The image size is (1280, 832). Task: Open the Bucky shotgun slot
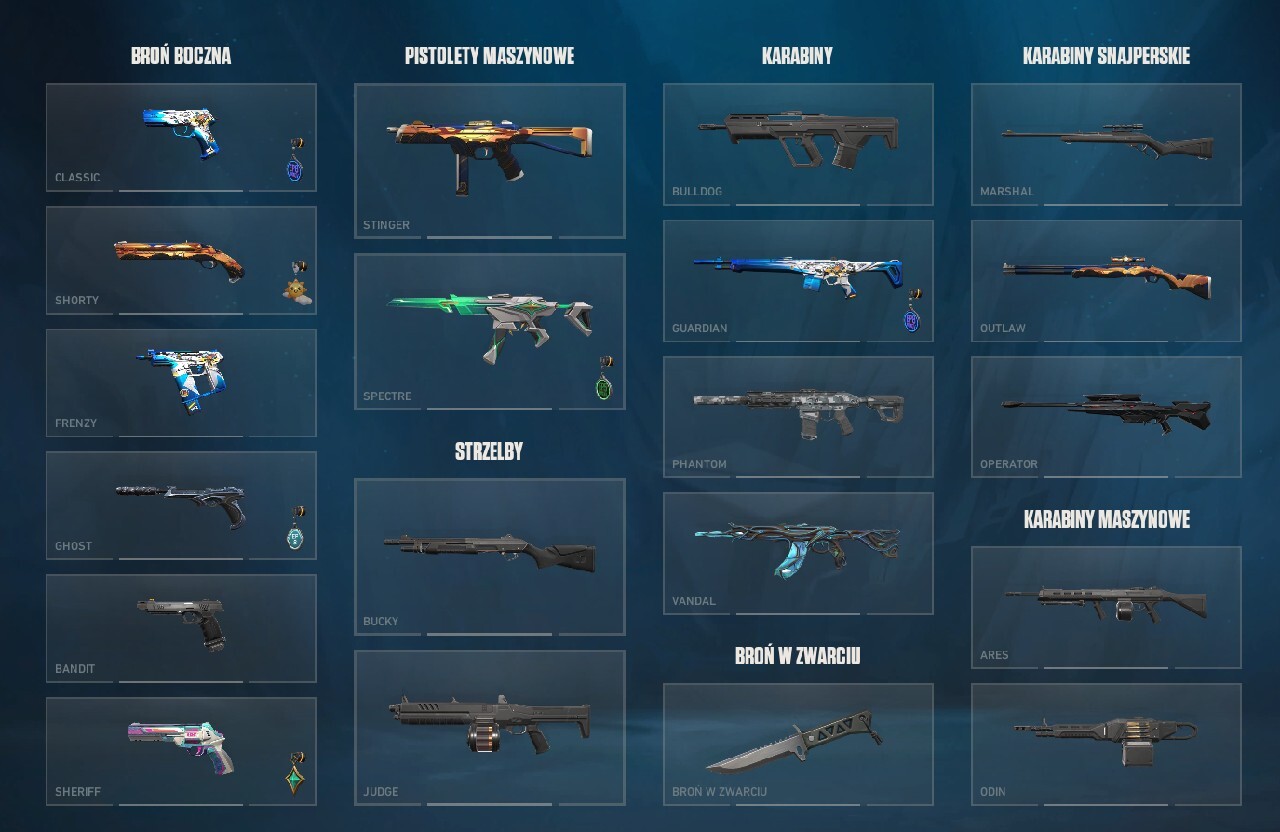click(x=489, y=556)
